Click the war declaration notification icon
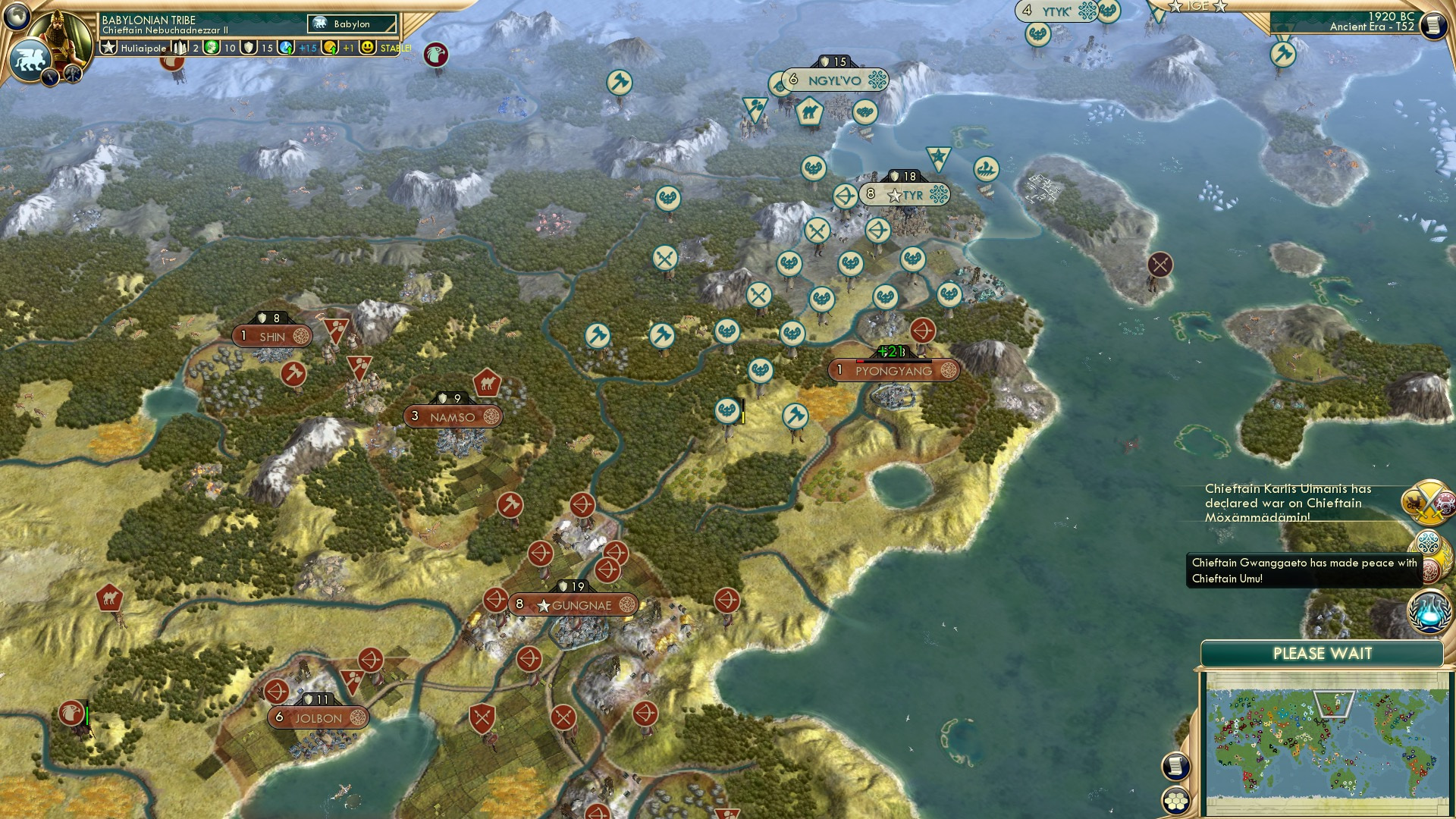 (x=1429, y=504)
